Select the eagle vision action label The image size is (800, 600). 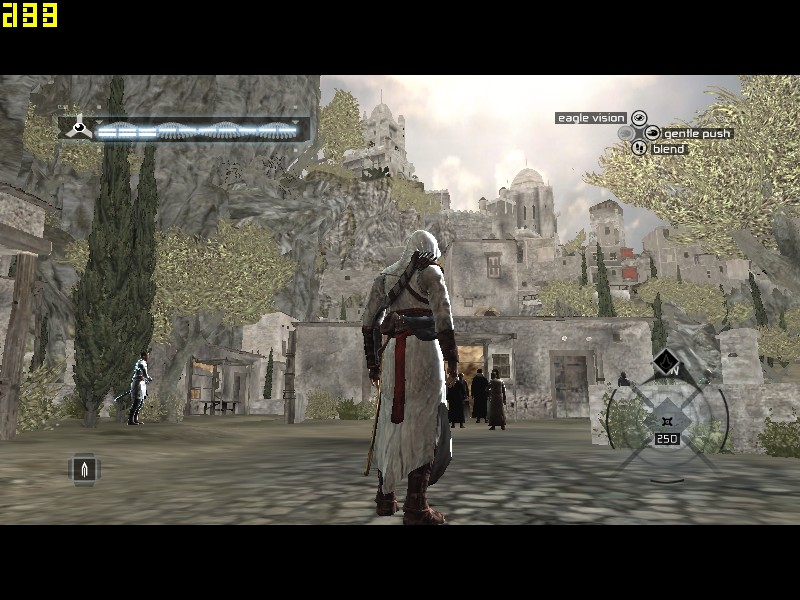point(591,118)
